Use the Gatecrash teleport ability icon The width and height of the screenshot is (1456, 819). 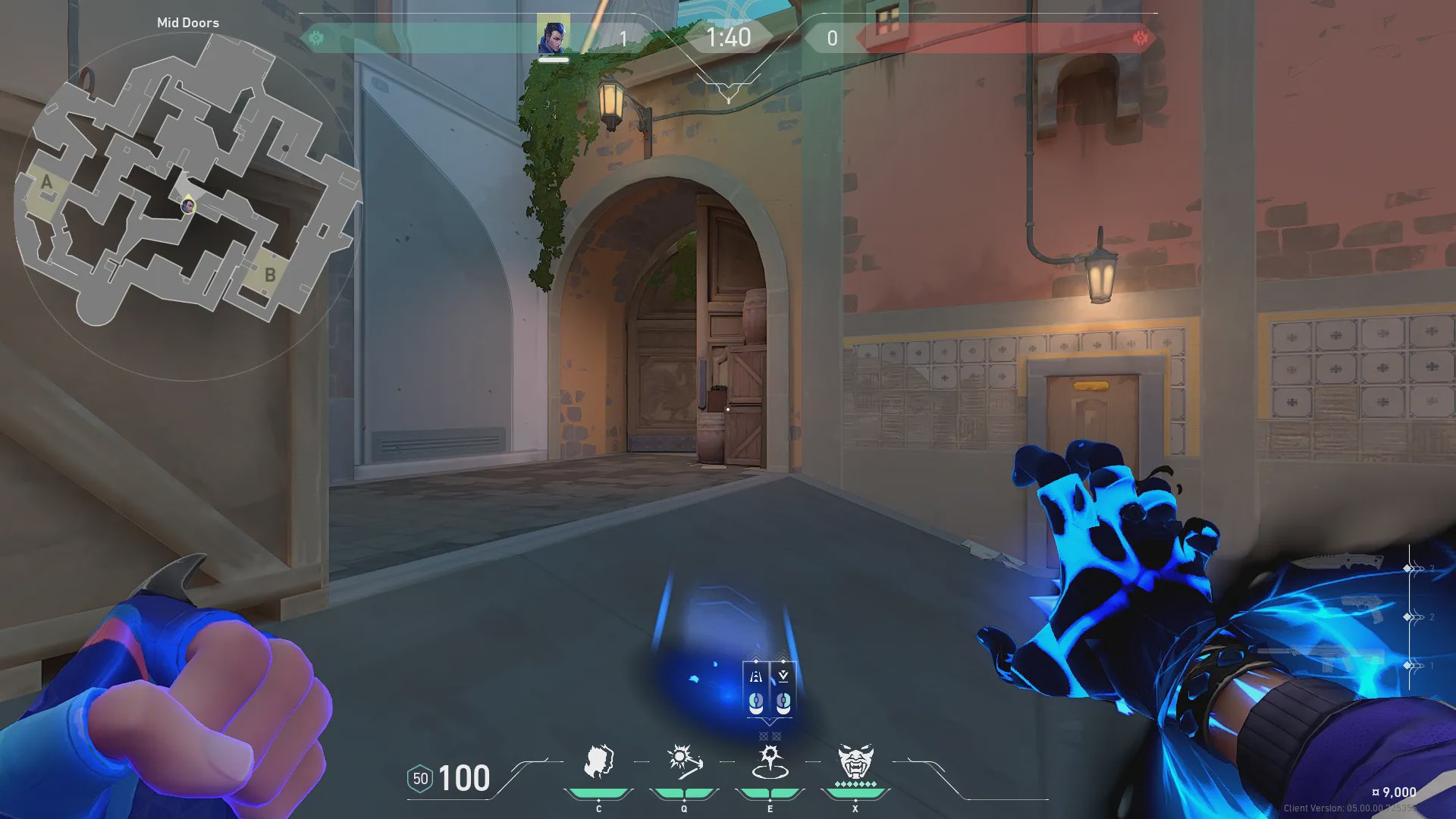[770, 761]
